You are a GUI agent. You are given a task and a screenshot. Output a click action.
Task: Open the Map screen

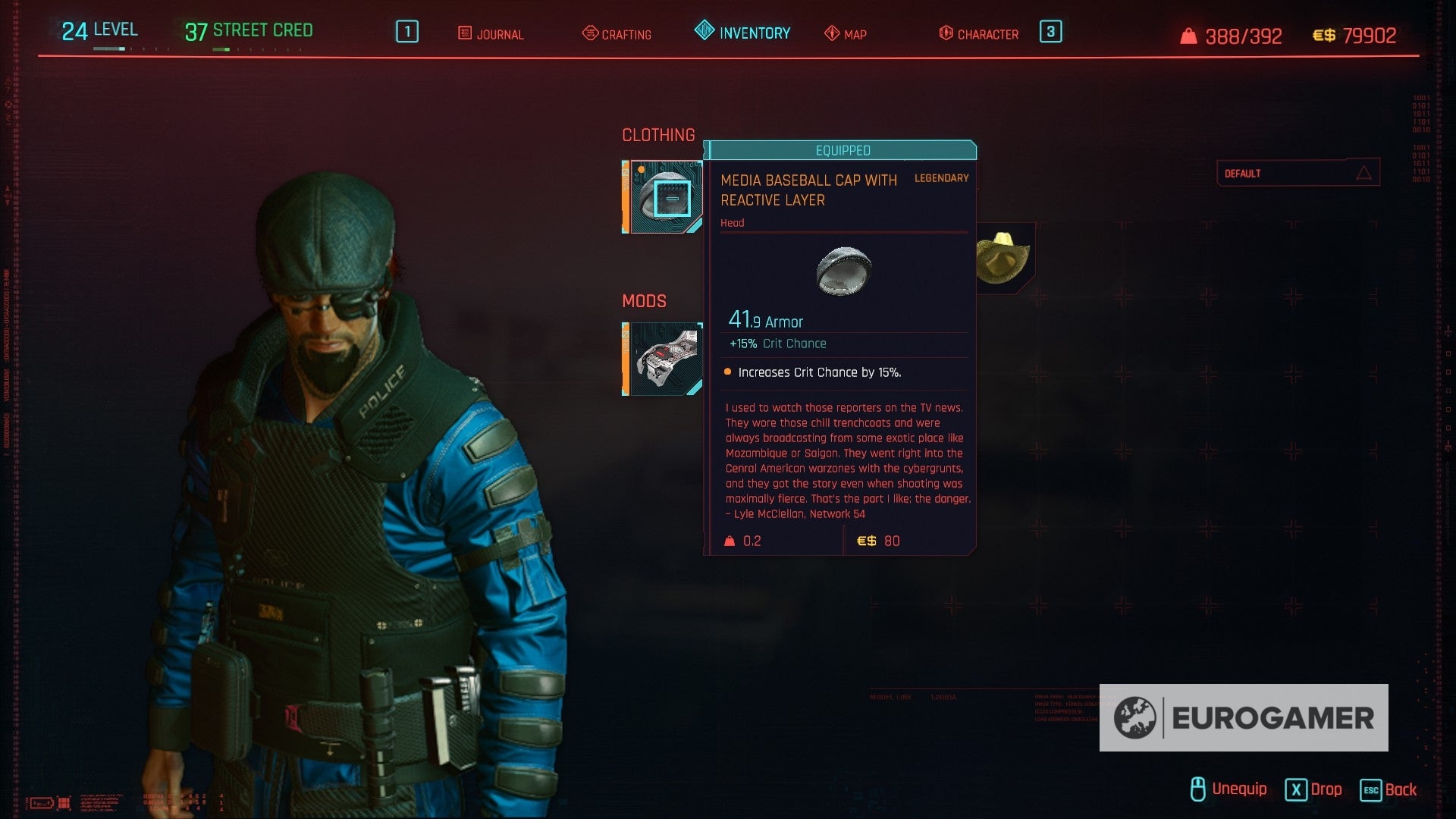846,34
